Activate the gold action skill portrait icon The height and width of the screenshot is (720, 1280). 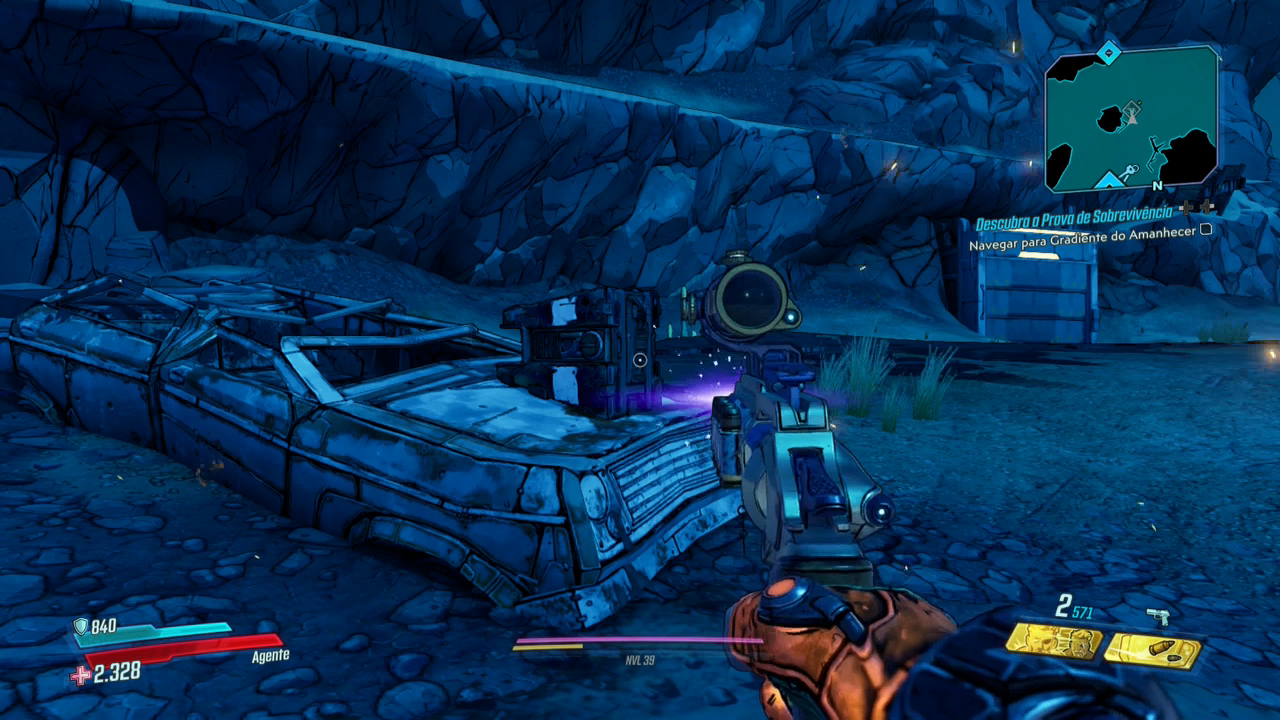pyautogui.click(x=1053, y=641)
